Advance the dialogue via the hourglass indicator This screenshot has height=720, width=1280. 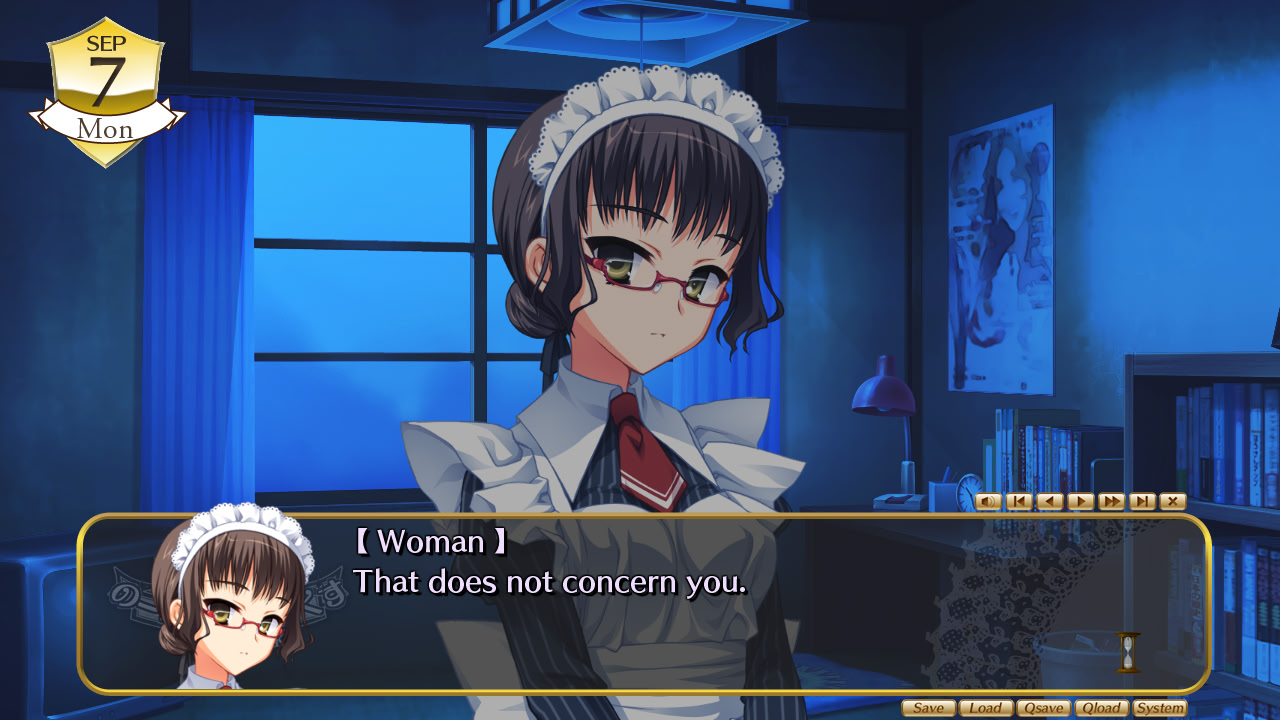[1129, 651]
